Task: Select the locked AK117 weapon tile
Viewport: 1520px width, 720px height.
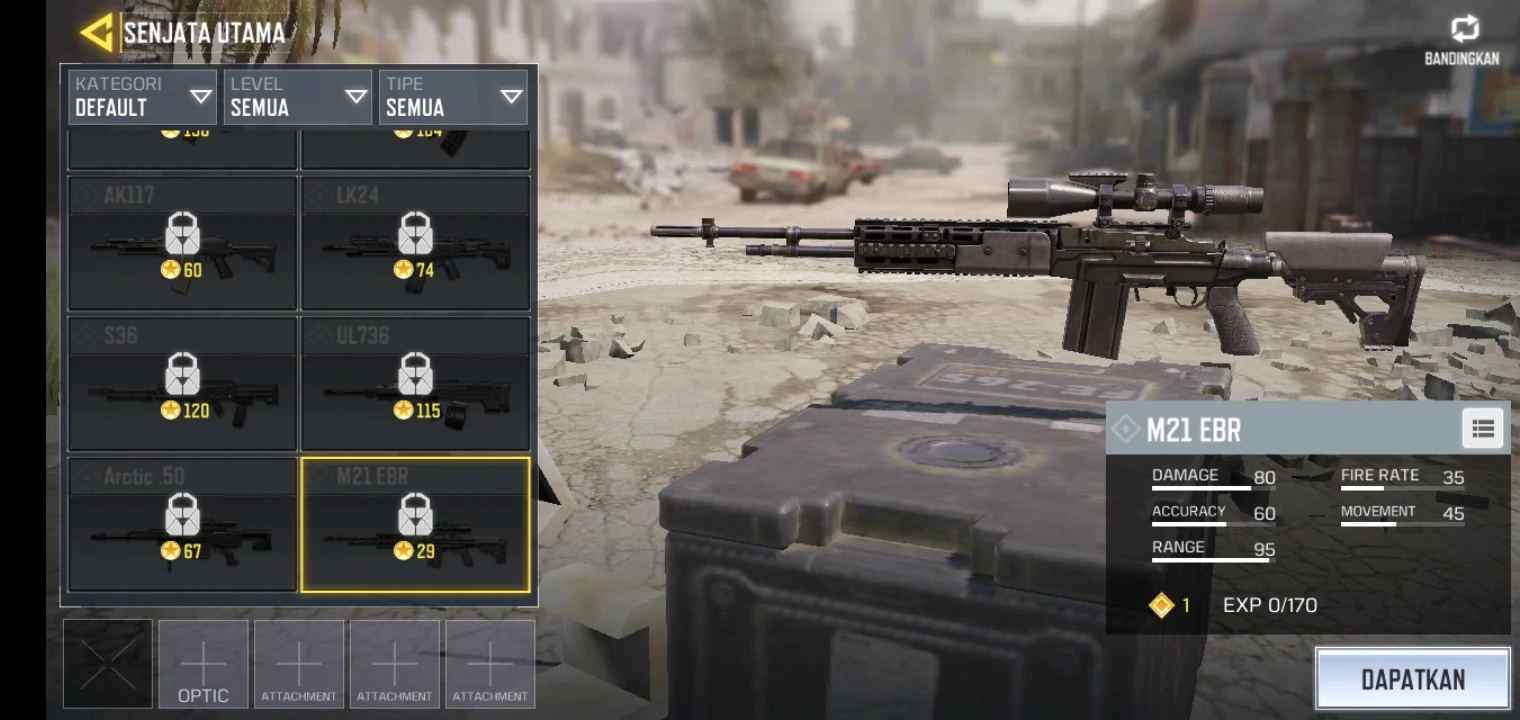Action: click(182, 243)
